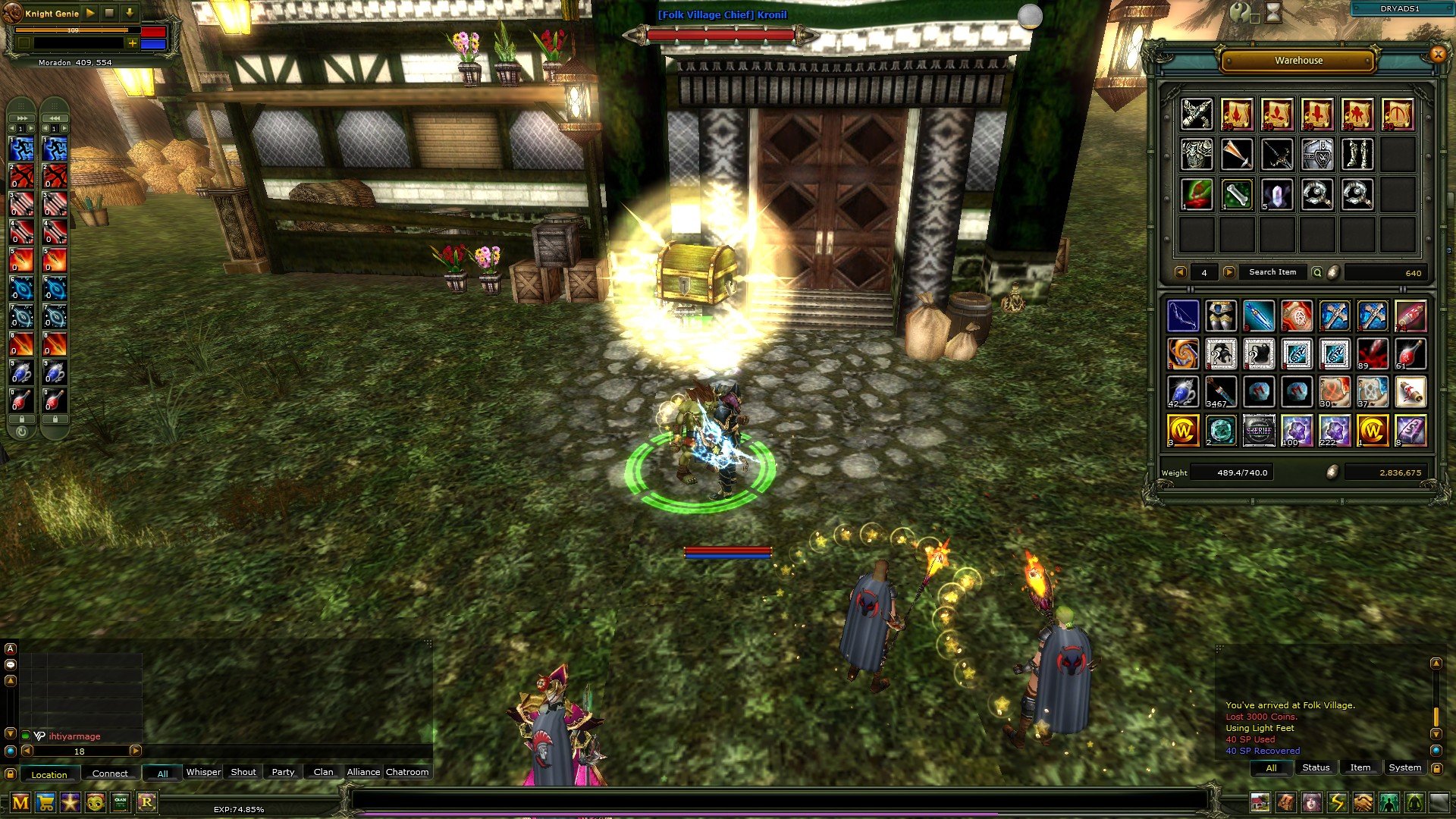The height and width of the screenshot is (819, 1456).
Task: Click the golden M icon near the chat bar
Action: [20, 802]
